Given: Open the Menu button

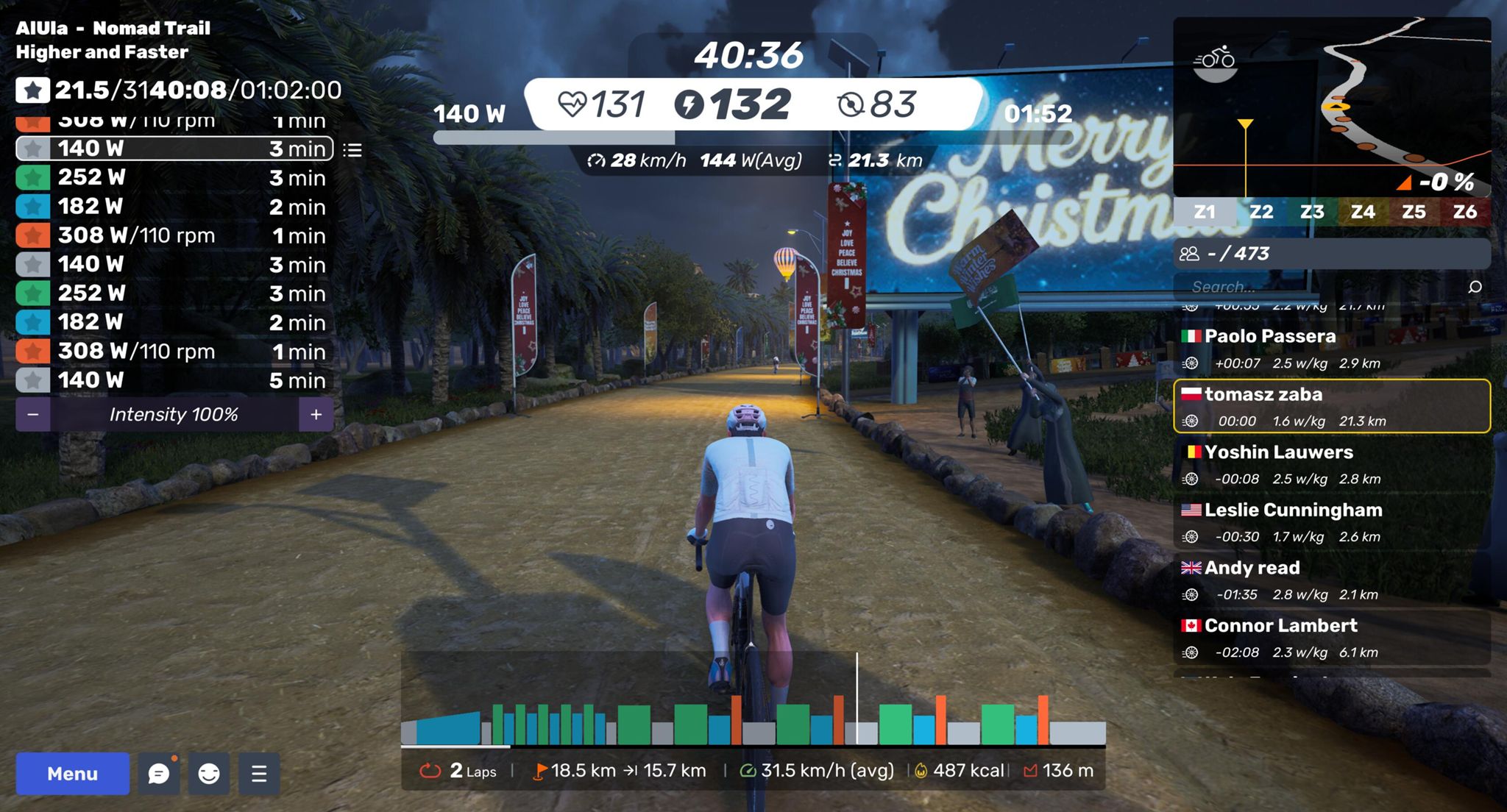Looking at the screenshot, I should [x=72, y=773].
